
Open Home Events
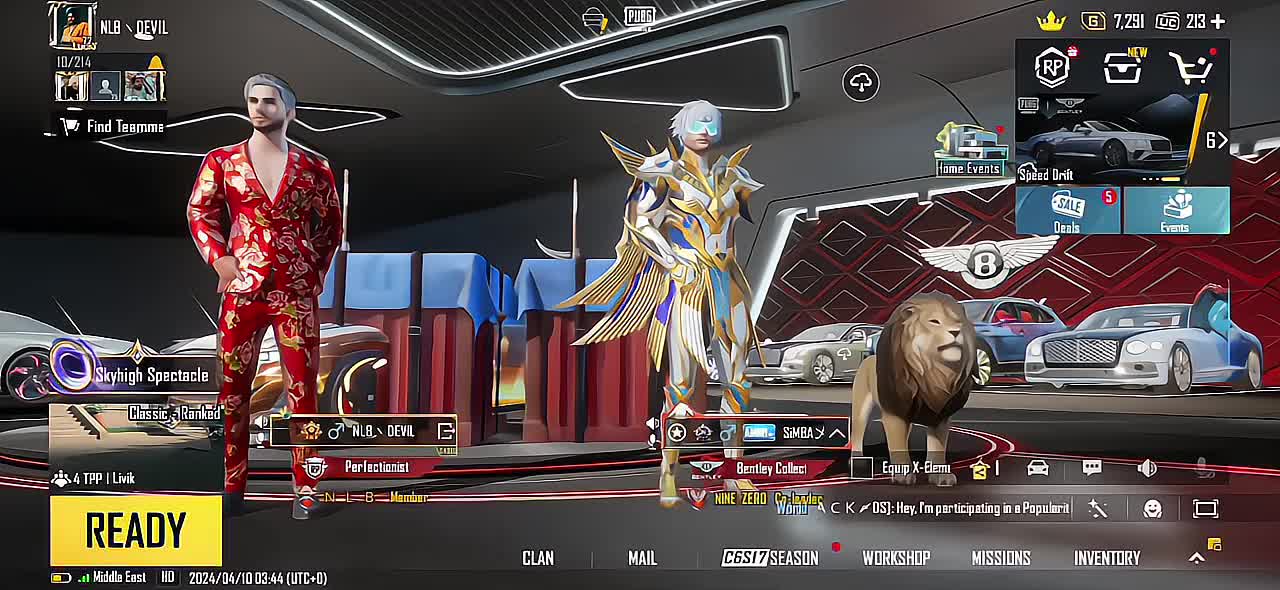tap(969, 150)
